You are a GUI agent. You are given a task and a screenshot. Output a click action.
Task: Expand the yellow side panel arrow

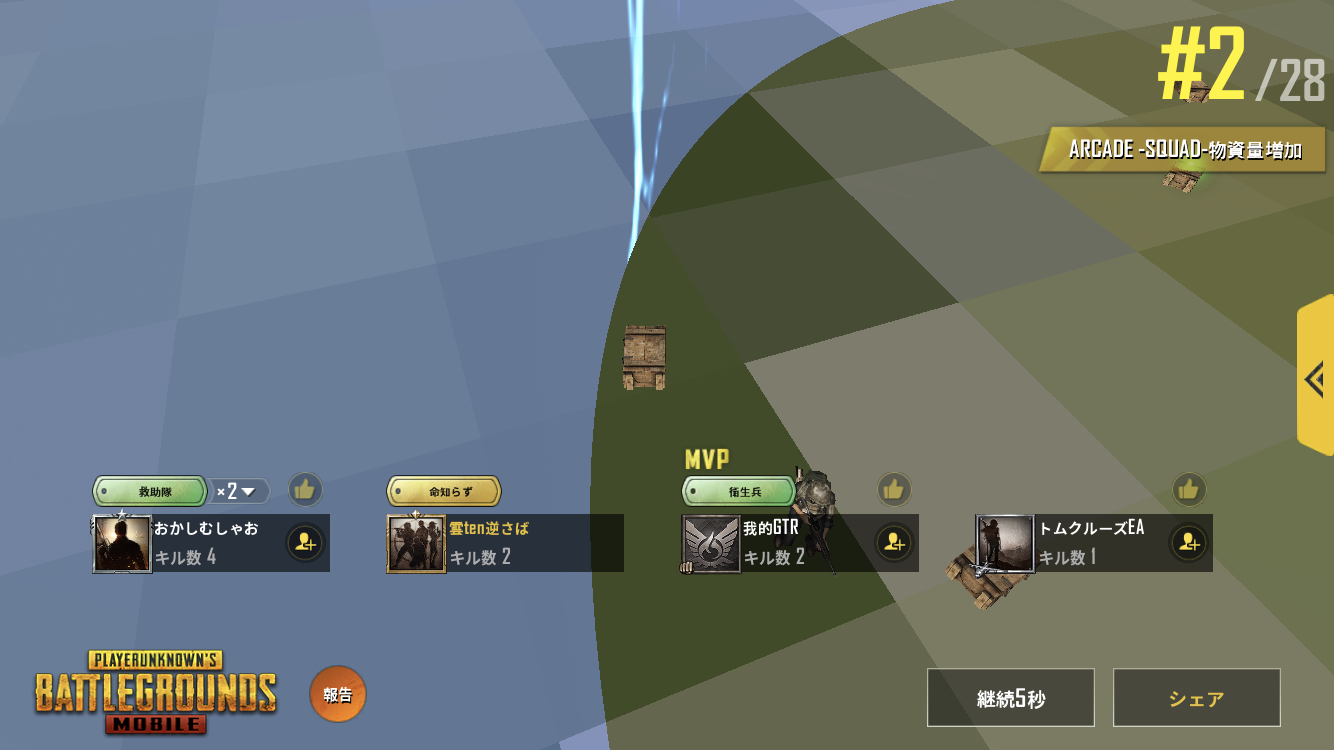click(x=1315, y=379)
